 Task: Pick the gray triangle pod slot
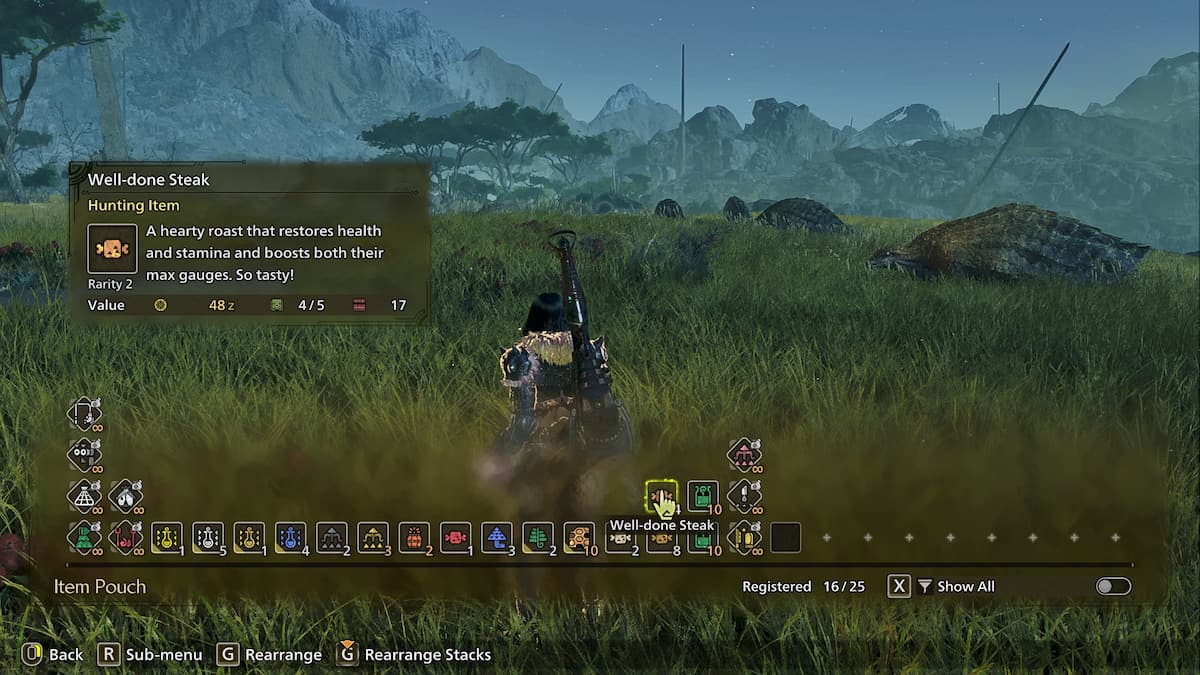coord(331,538)
